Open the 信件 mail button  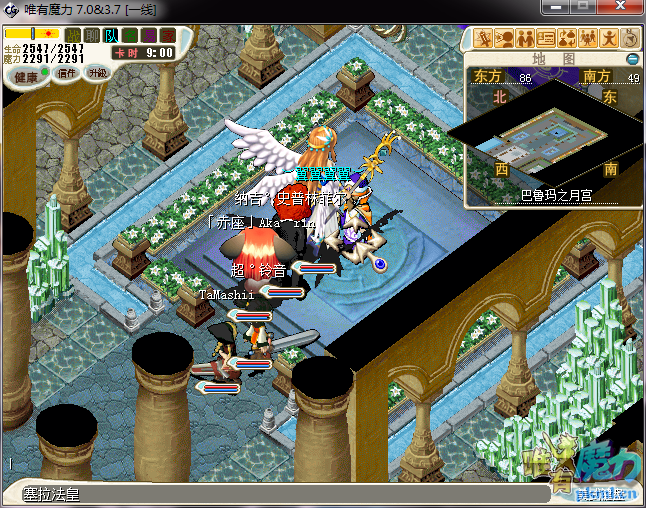tap(68, 74)
